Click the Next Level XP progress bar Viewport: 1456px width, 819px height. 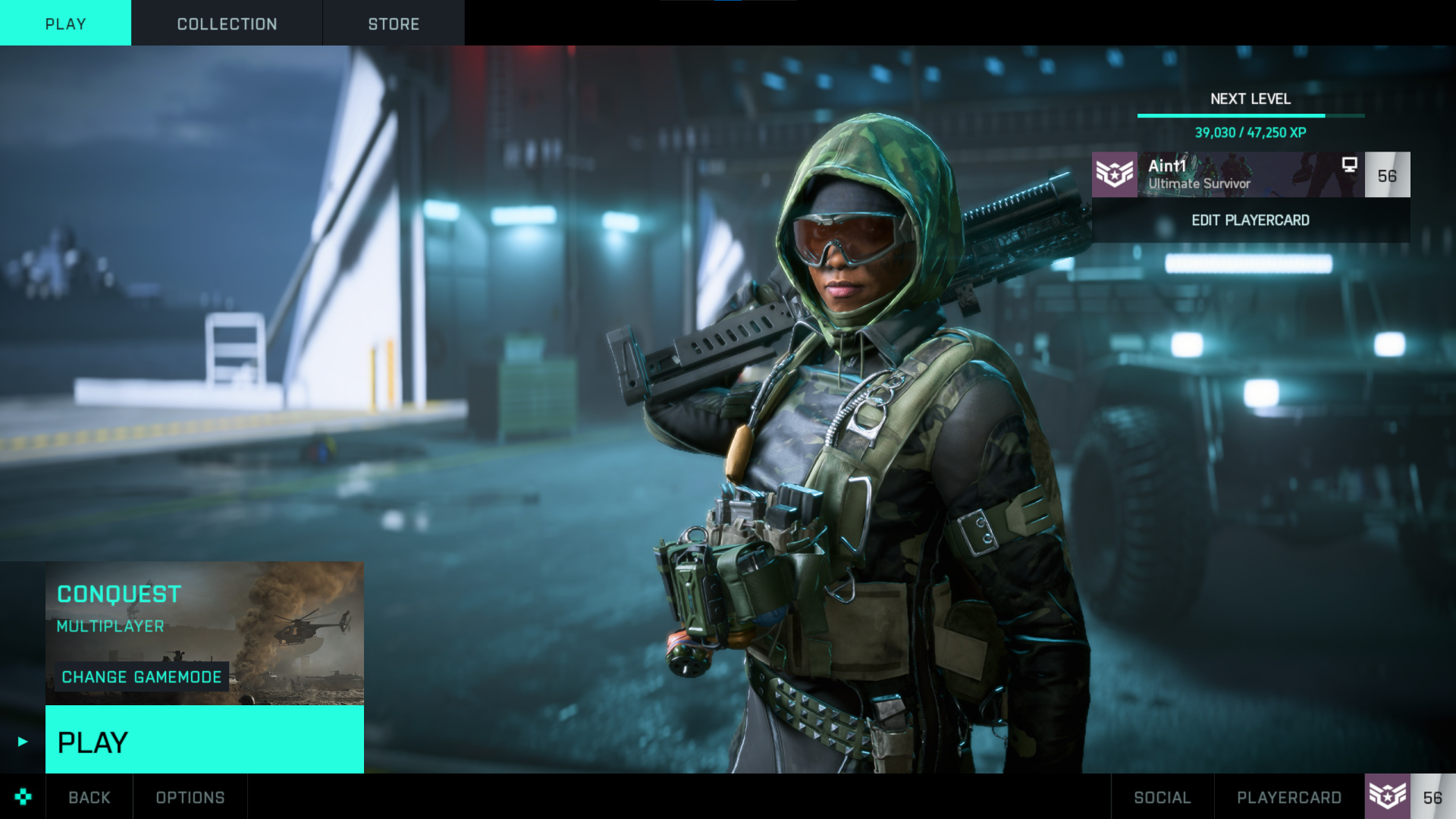click(1250, 116)
